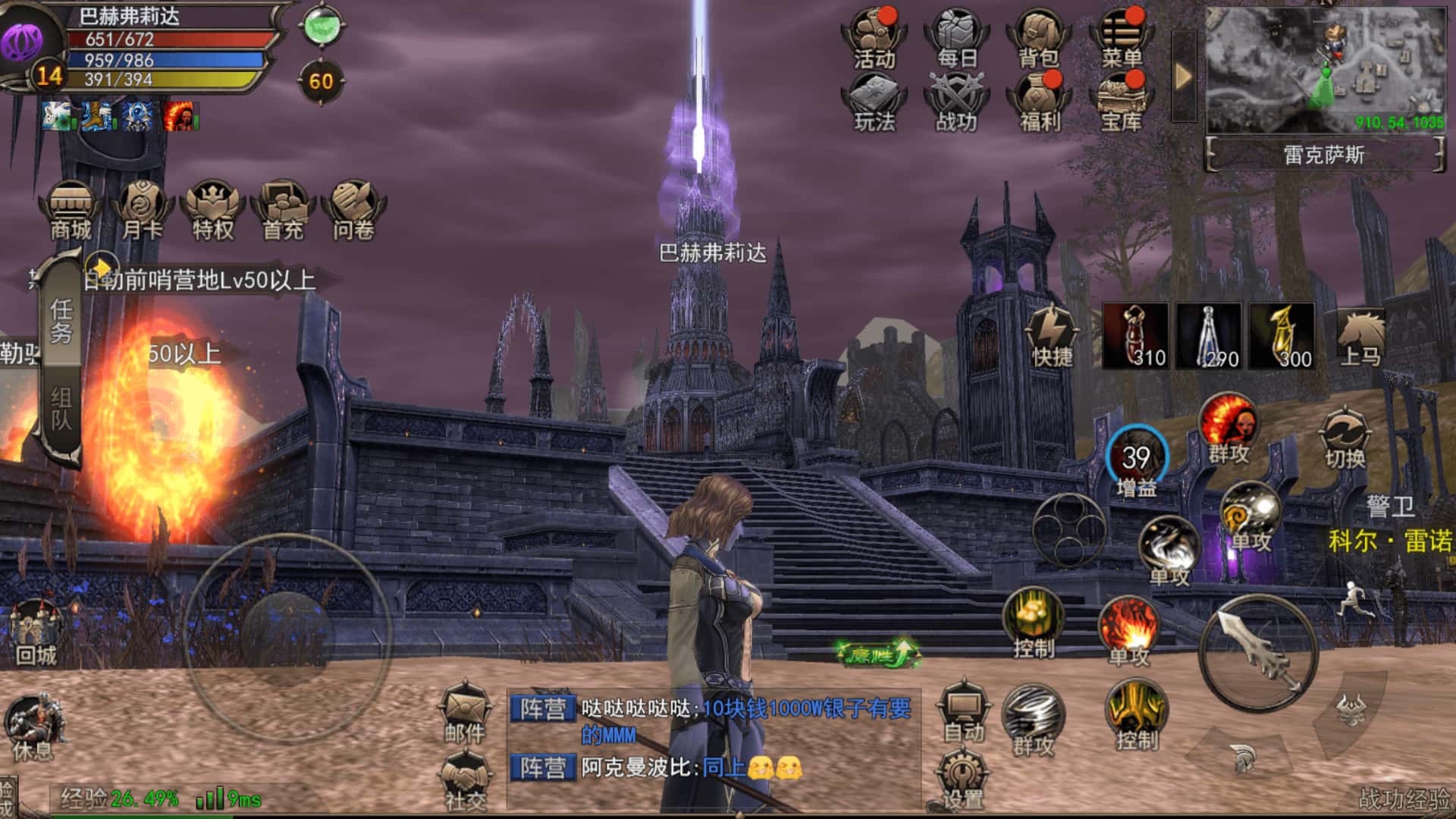Screen dimensions: 1456x819
Task: Open the 背包 backpack
Action: point(1038,38)
